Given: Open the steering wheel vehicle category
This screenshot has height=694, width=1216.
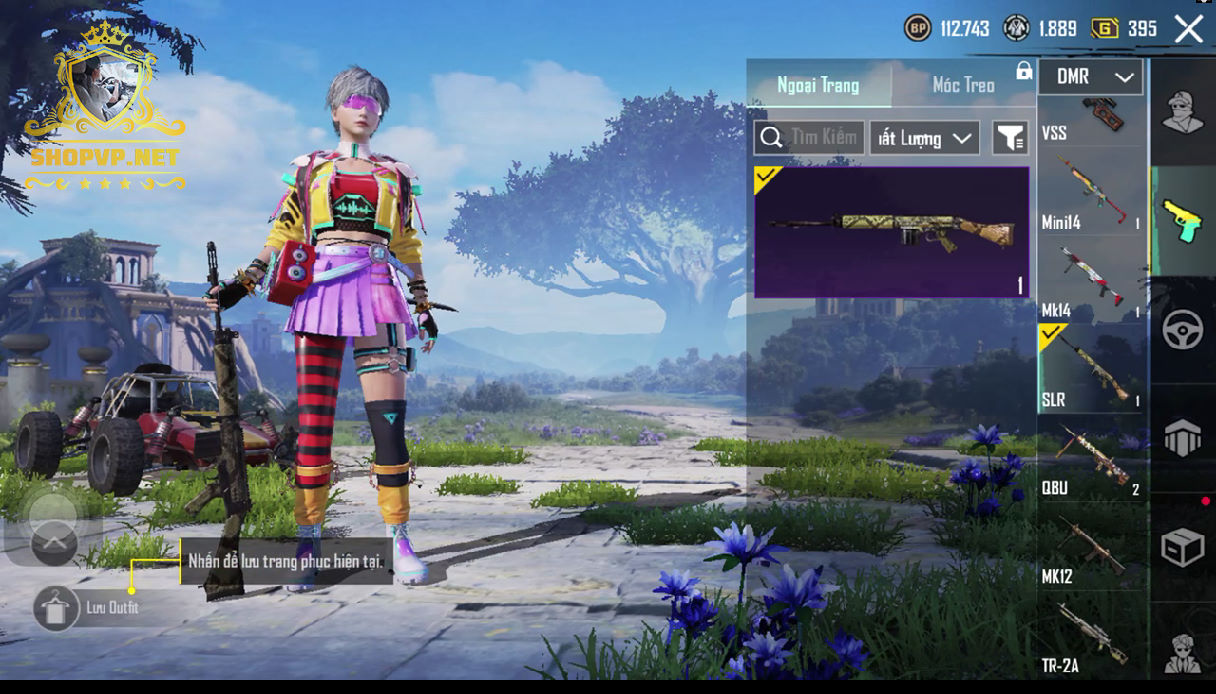Looking at the screenshot, I should (x=1182, y=331).
